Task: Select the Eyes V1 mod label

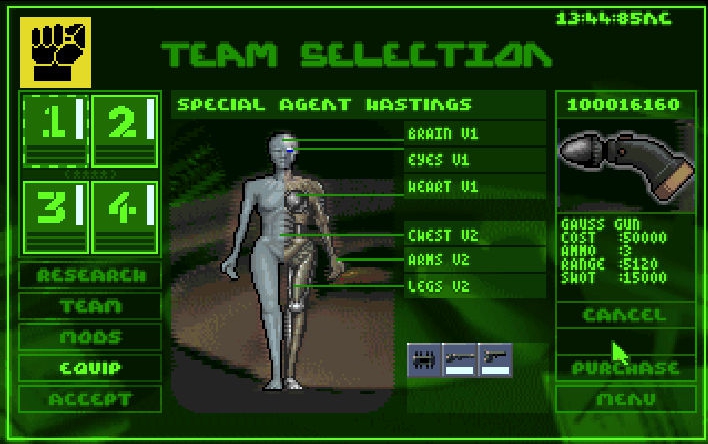Action: tap(476, 159)
